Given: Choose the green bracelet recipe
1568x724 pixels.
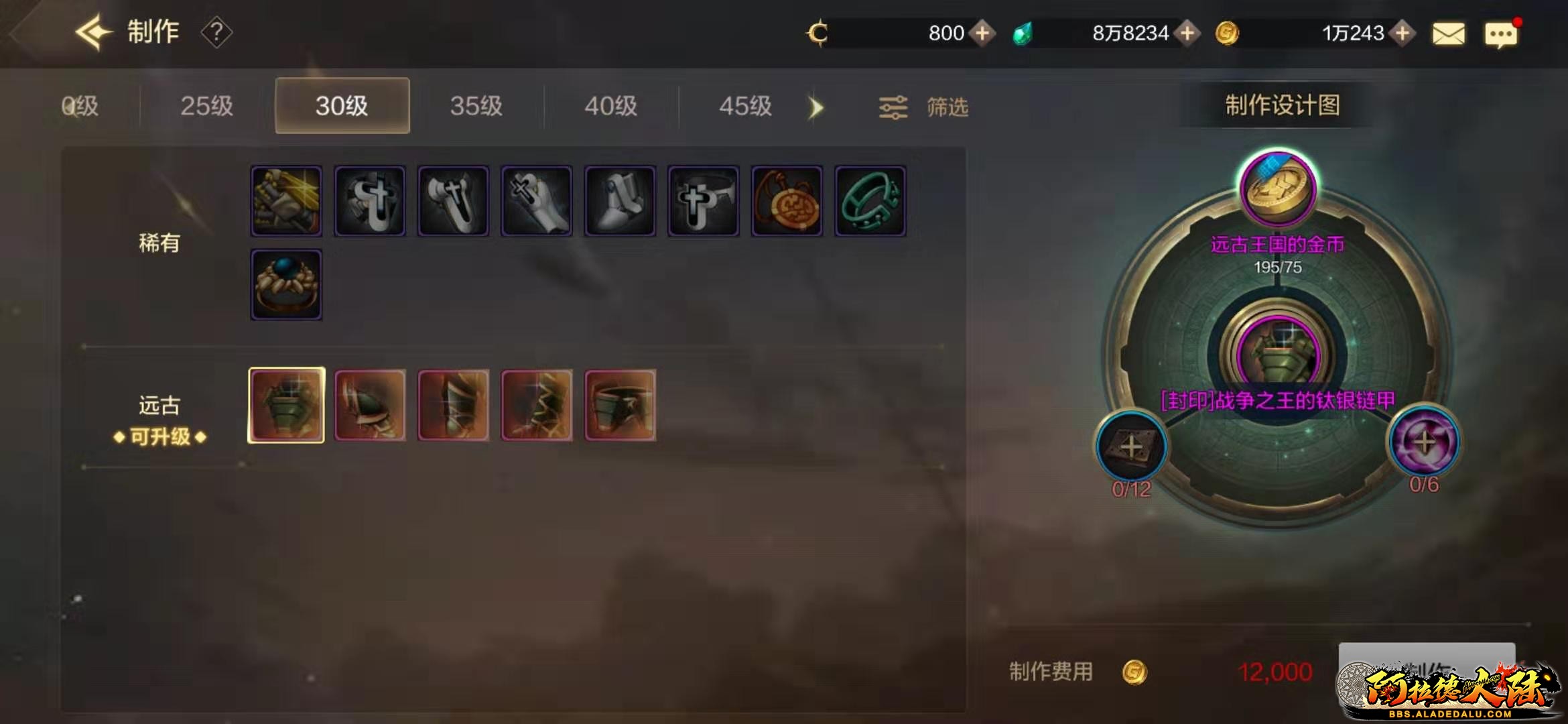Looking at the screenshot, I should coord(870,201).
